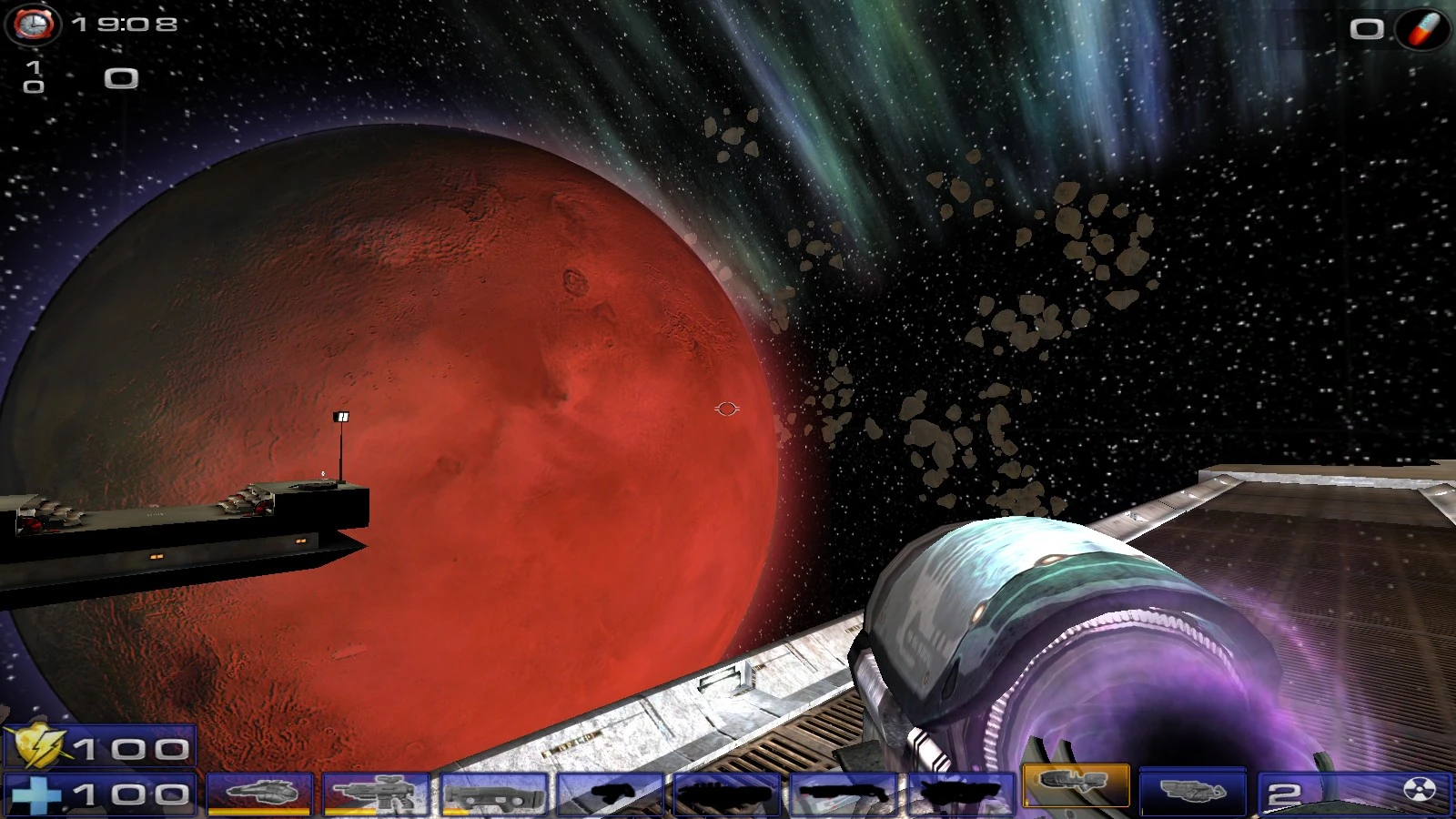Click the match timer reading 19:08
This screenshot has height=819, width=1456.
point(123,25)
